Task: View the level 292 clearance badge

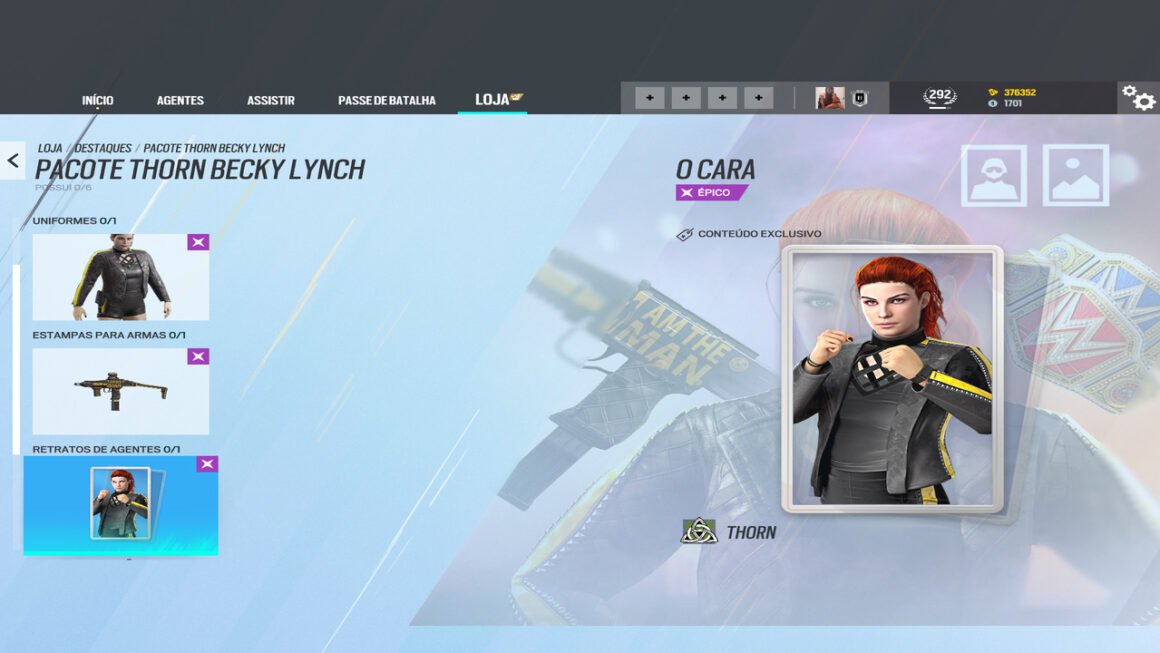Action: [939, 97]
